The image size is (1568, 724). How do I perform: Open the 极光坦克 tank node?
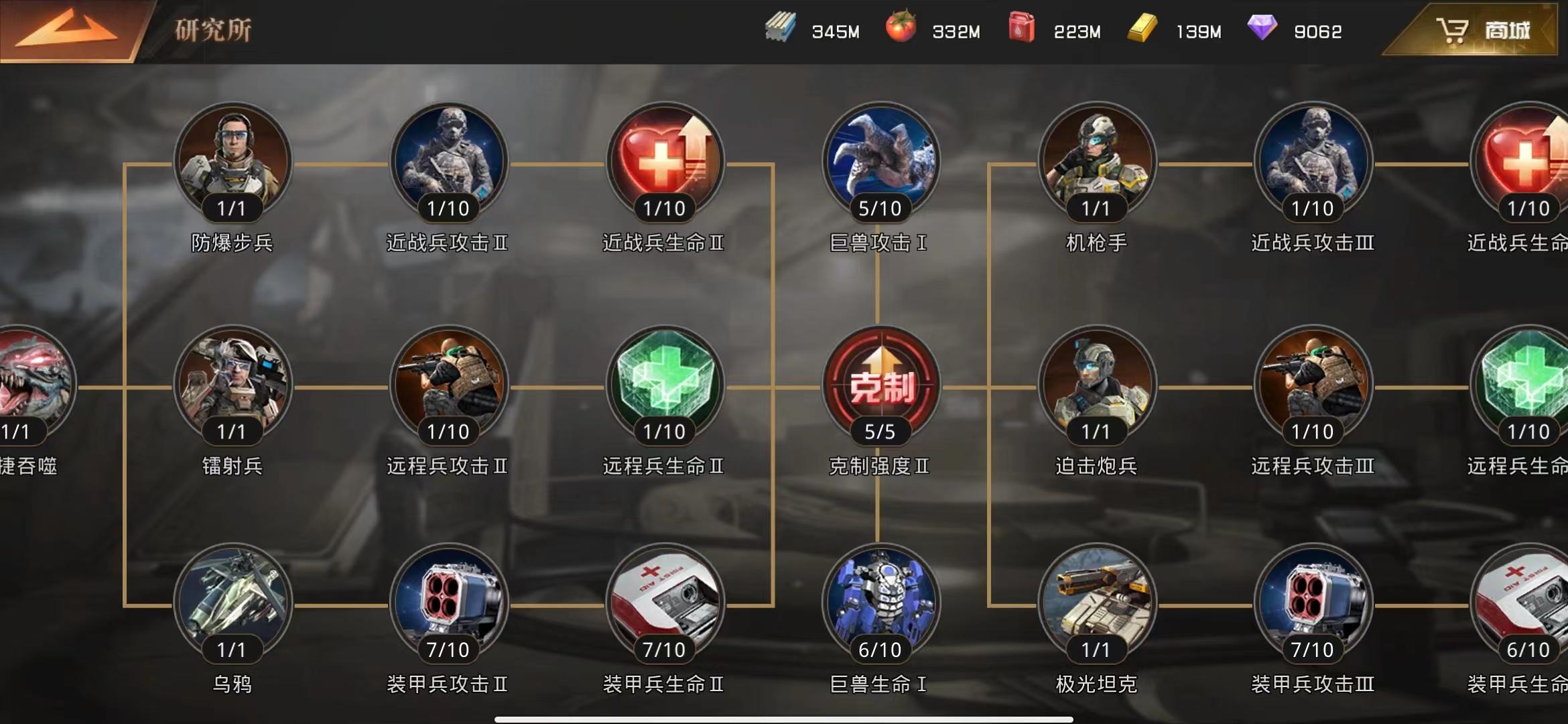pyautogui.click(x=1097, y=602)
